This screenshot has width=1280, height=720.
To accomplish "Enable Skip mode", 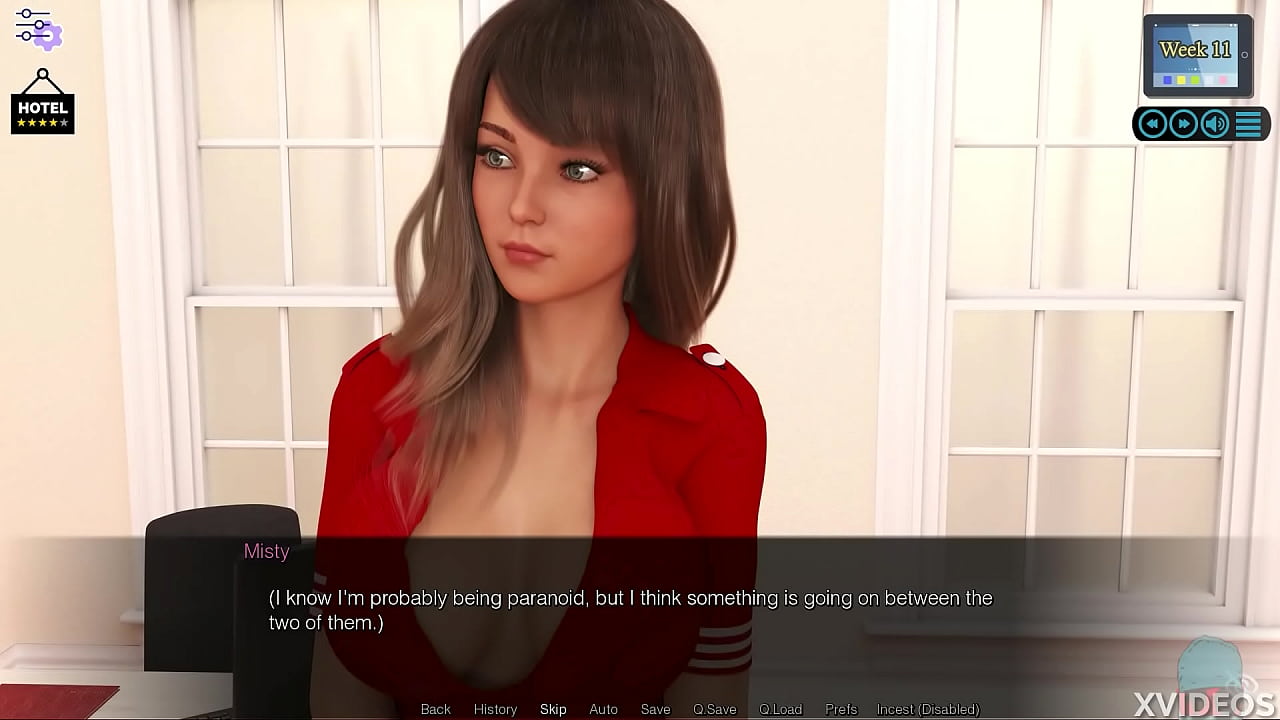I will pos(553,709).
